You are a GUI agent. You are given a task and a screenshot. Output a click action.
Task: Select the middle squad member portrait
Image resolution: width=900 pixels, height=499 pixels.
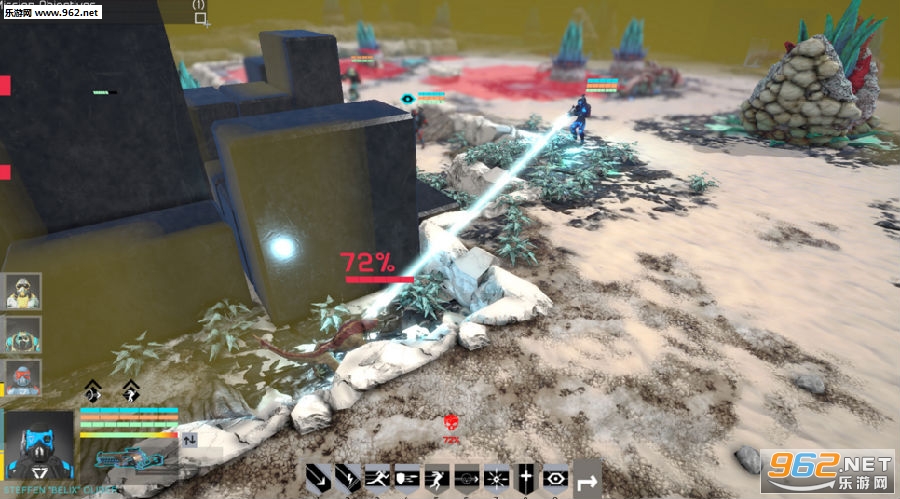click(x=22, y=335)
